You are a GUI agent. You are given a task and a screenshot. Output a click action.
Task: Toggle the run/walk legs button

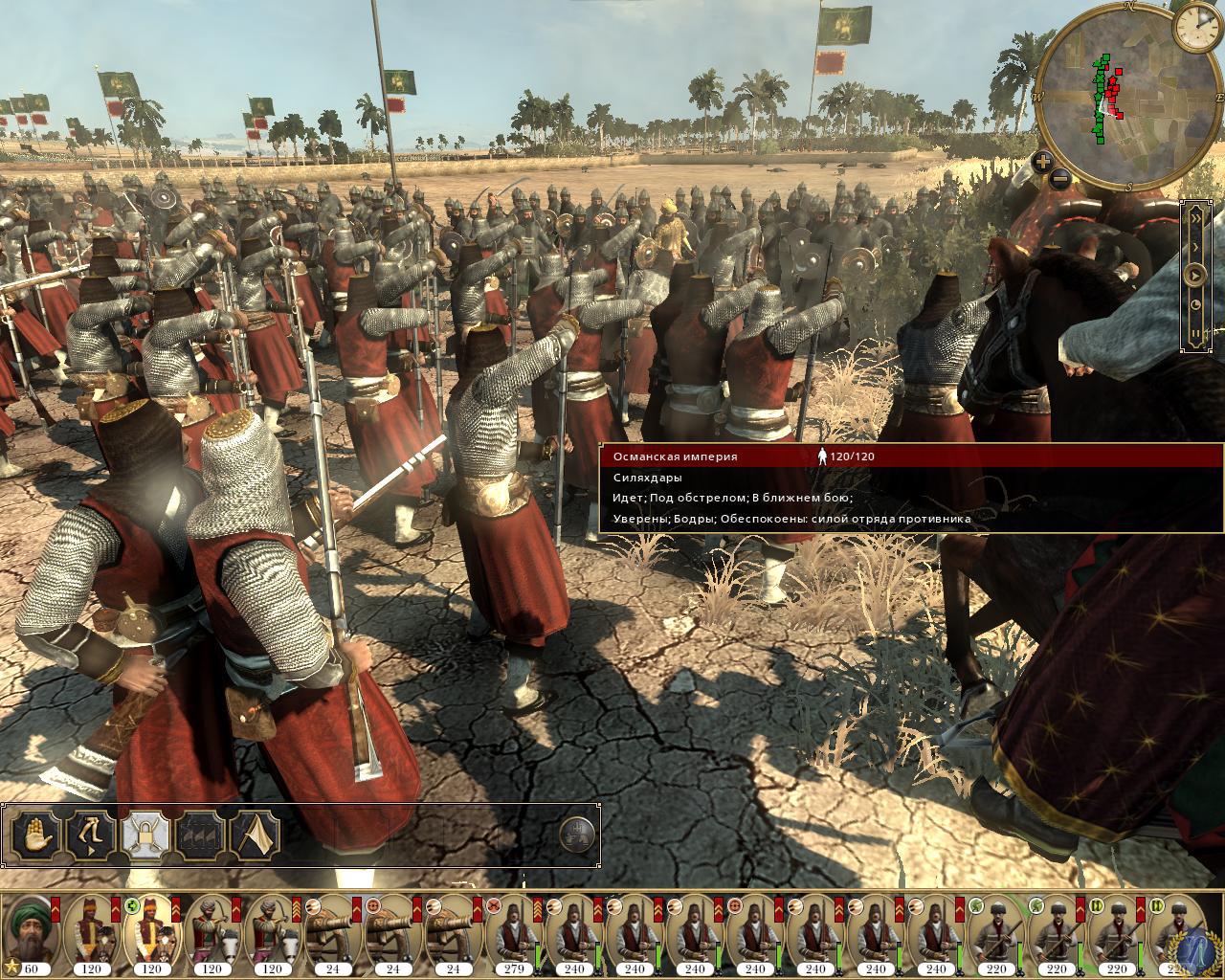[92, 835]
